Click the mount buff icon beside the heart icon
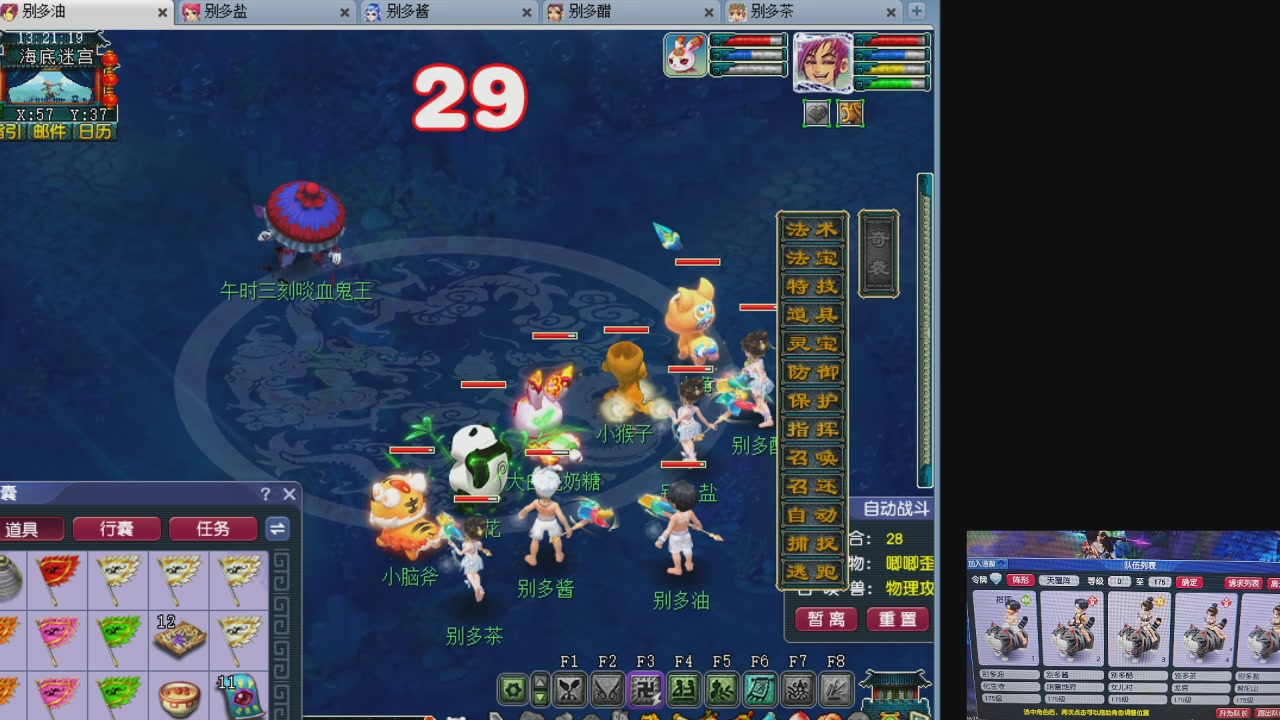The height and width of the screenshot is (720, 1280). 850,113
